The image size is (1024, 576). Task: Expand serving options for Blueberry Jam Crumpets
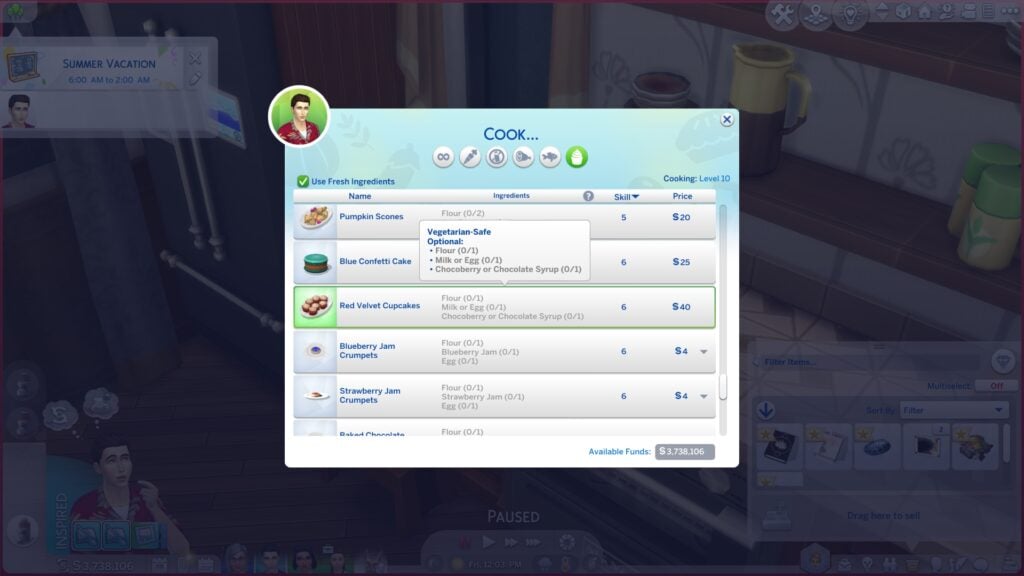coord(704,352)
